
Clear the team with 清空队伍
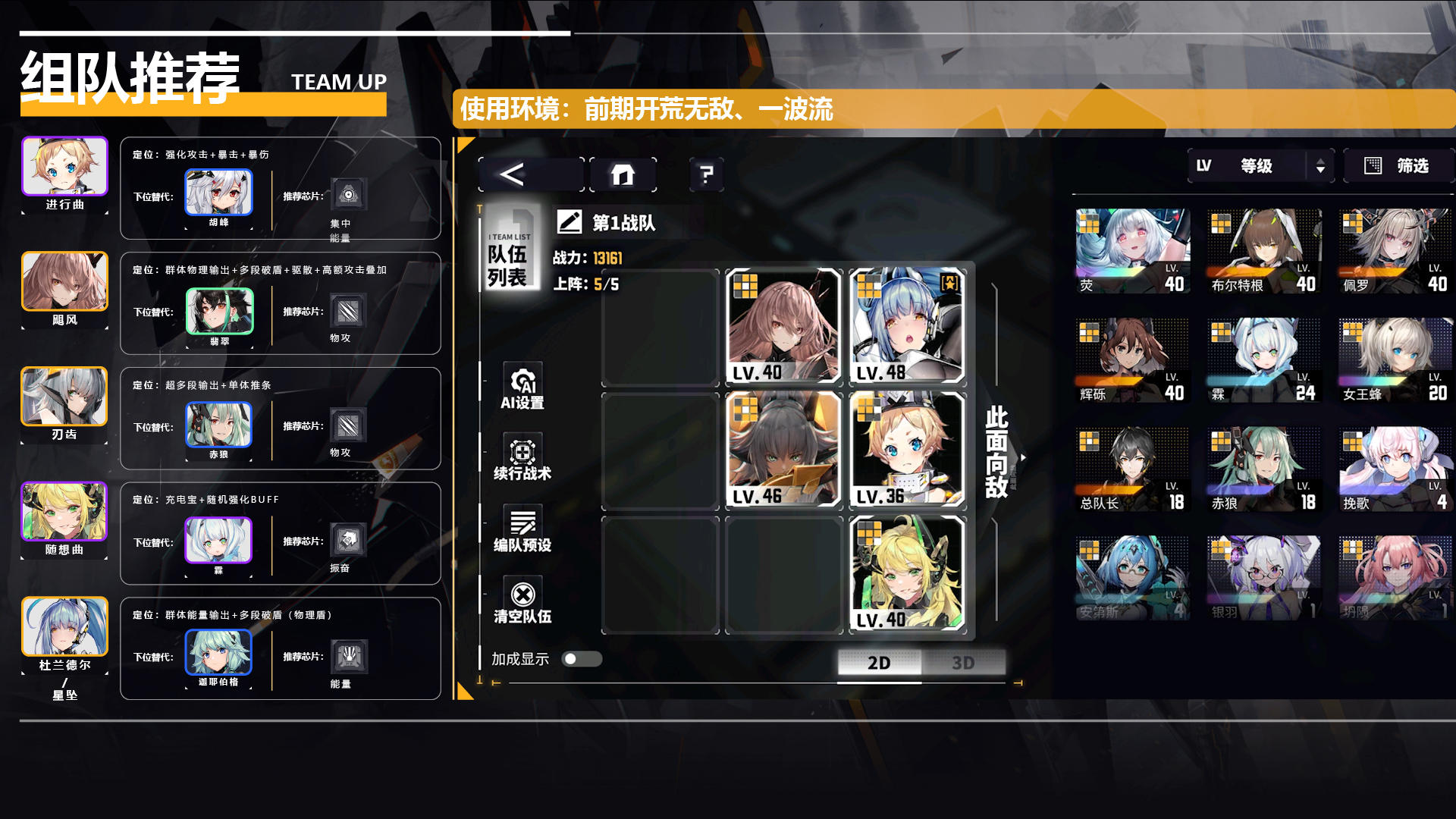click(522, 601)
